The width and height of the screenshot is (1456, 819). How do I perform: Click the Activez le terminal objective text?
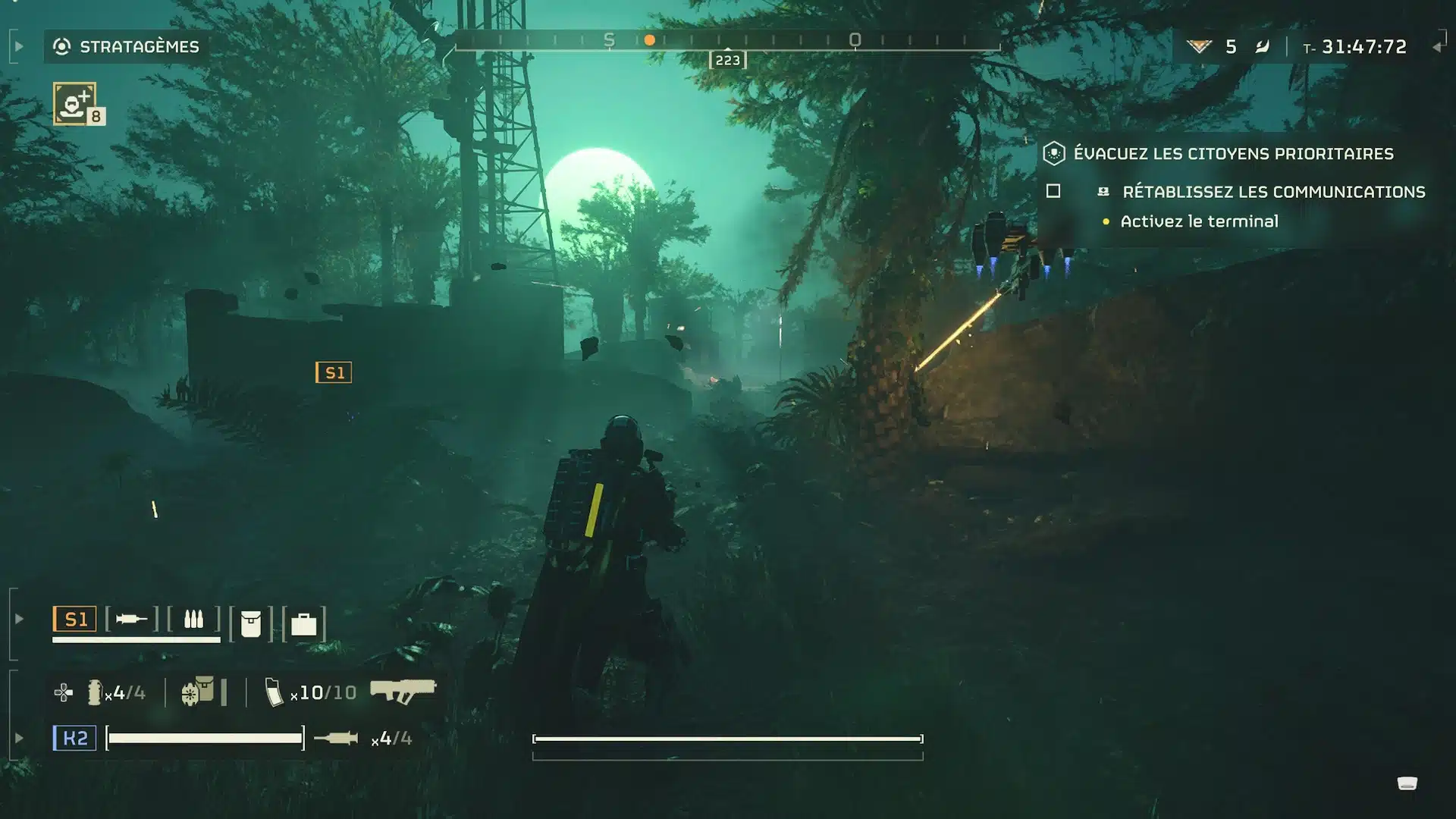[x=1199, y=221]
